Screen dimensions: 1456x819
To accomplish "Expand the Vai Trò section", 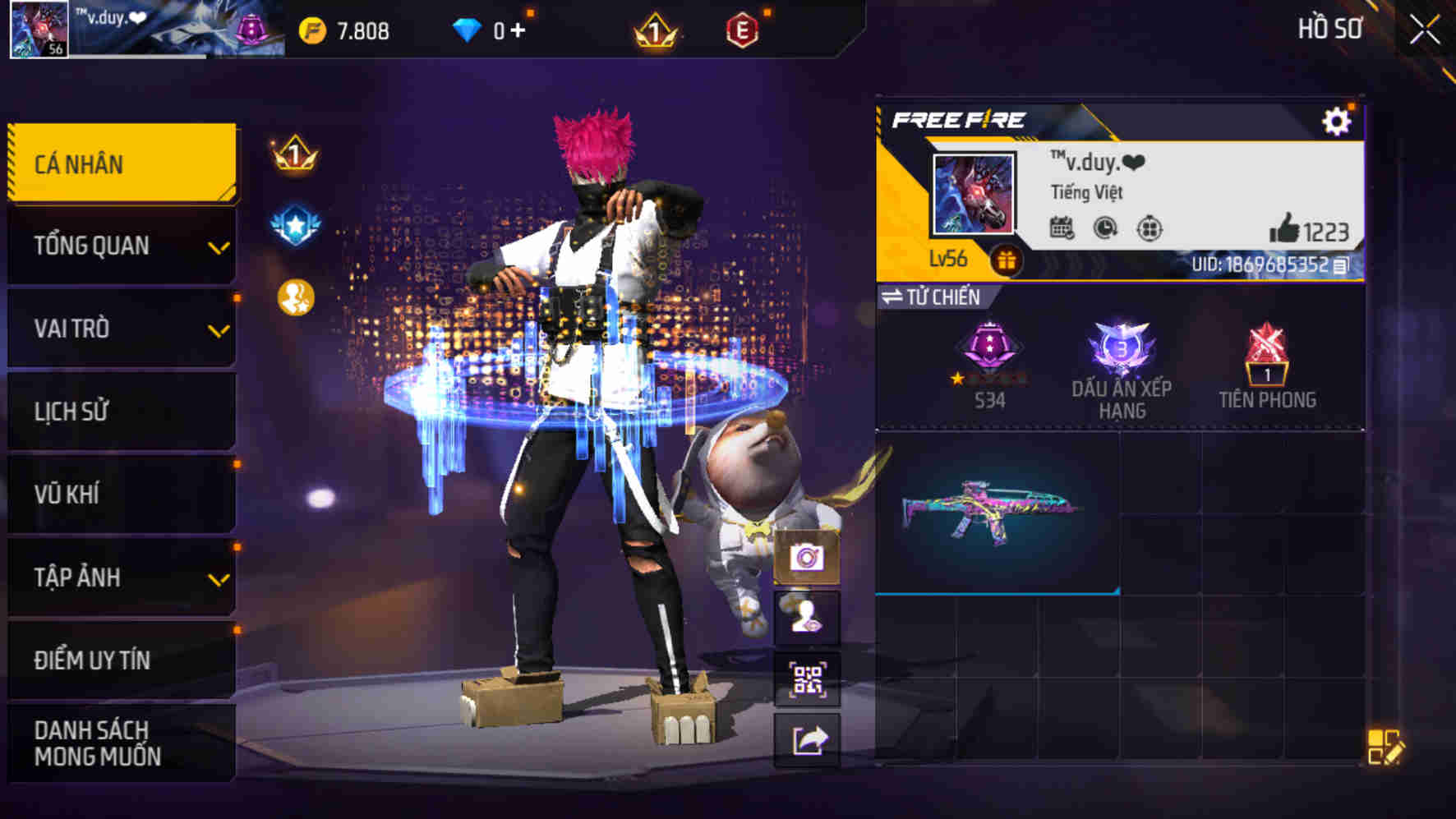I will tap(119, 328).
